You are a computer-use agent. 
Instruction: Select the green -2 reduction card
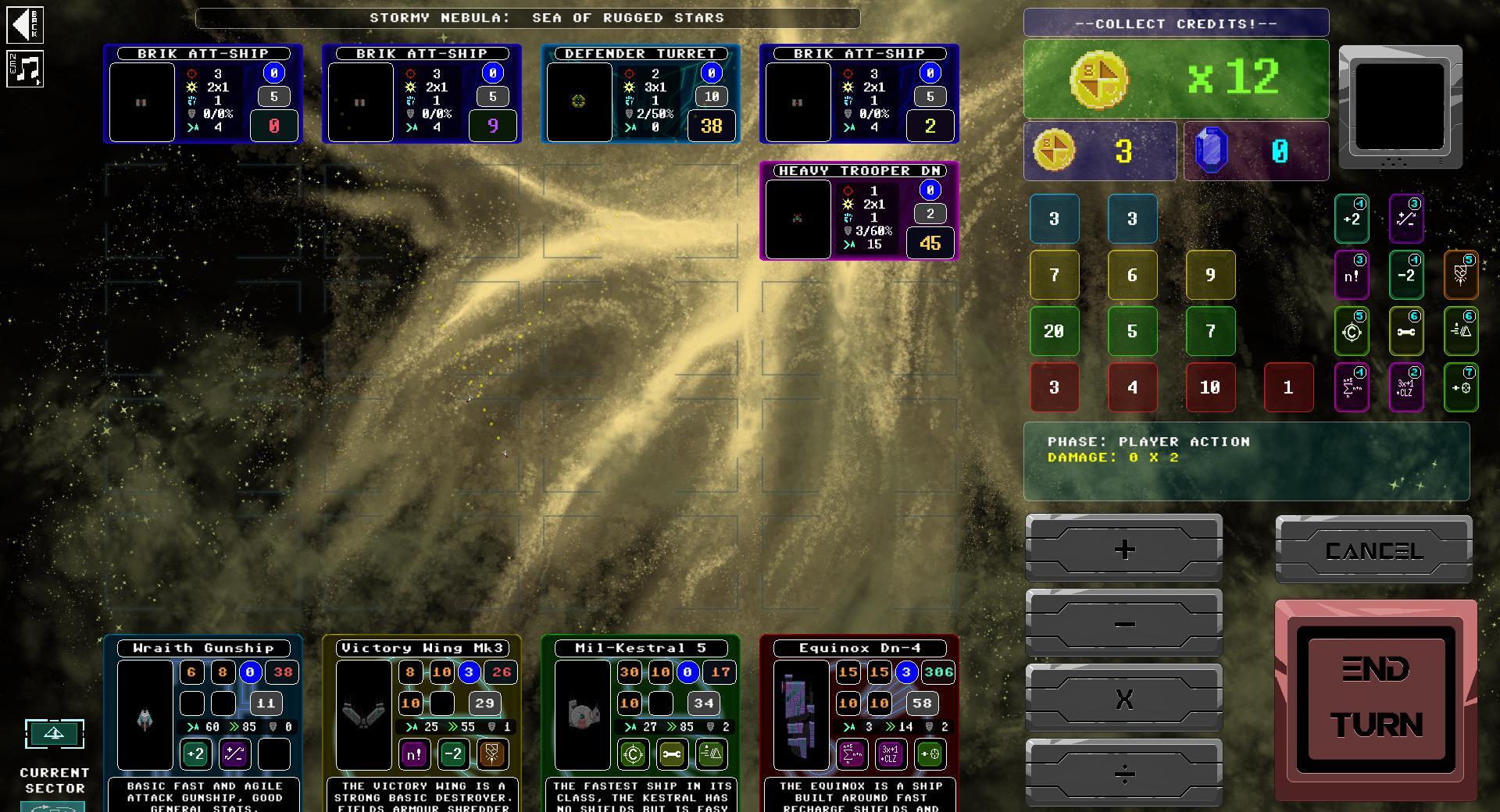(x=1407, y=275)
